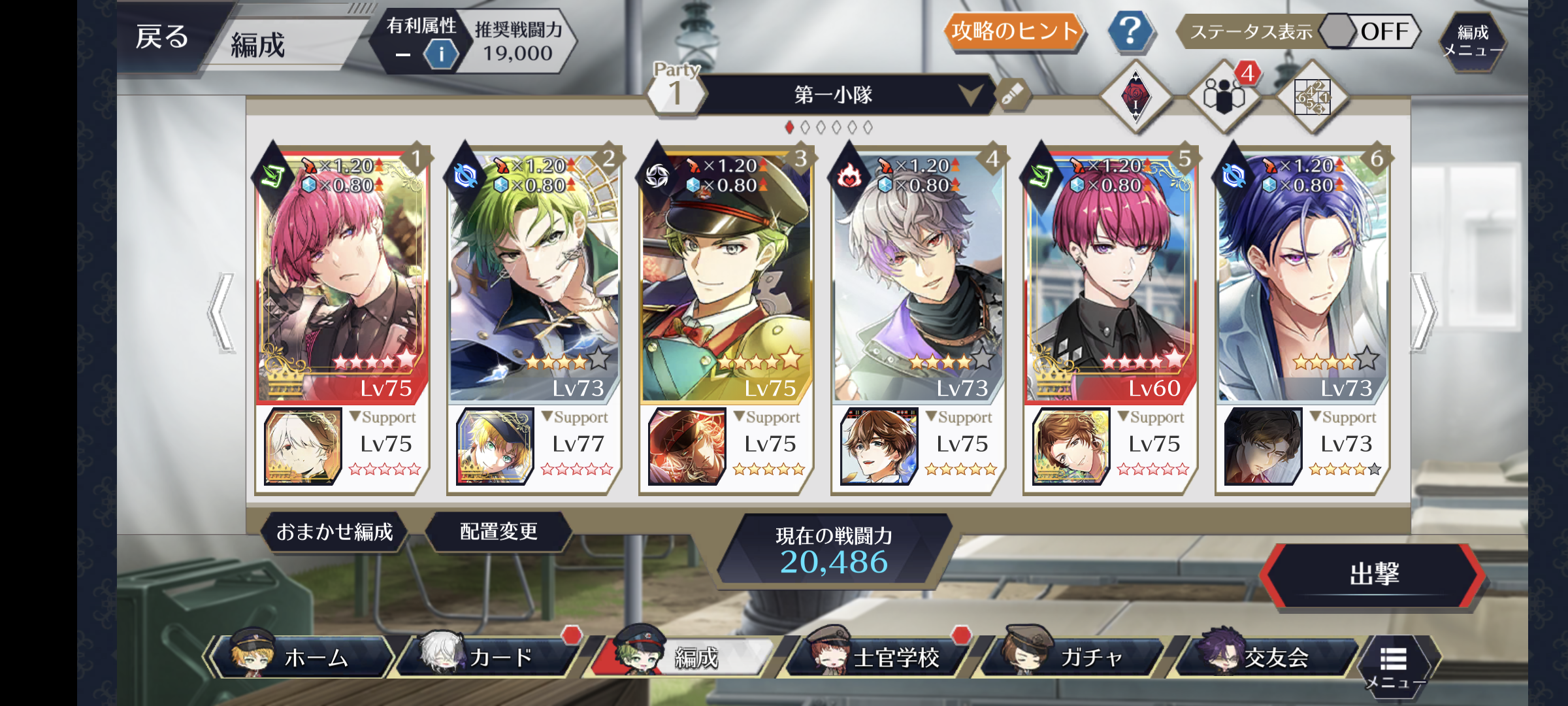The width and height of the screenshot is (1568, 706).
Task: Open the 編成メニュー formation menu
Action: tap(1473, 41)
